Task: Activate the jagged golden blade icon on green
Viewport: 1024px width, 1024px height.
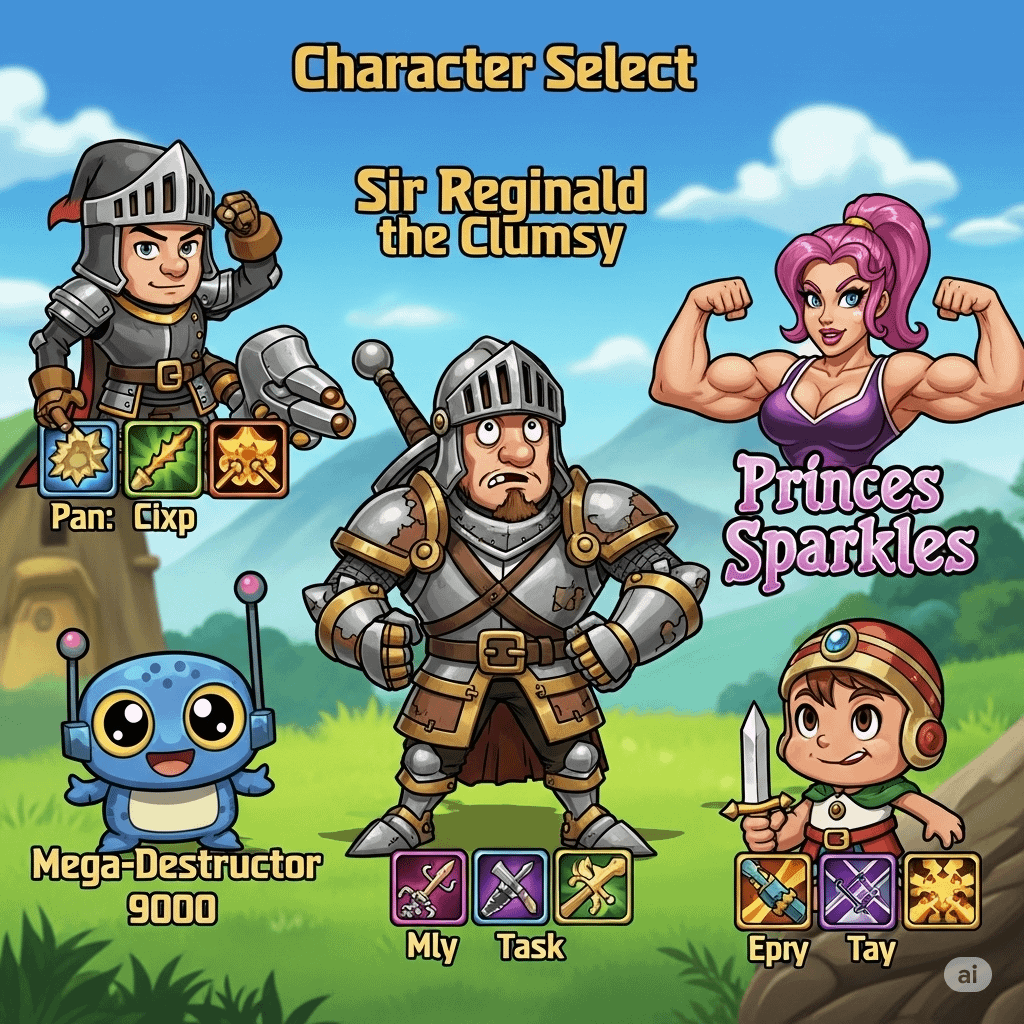Action: click(163, 459)
